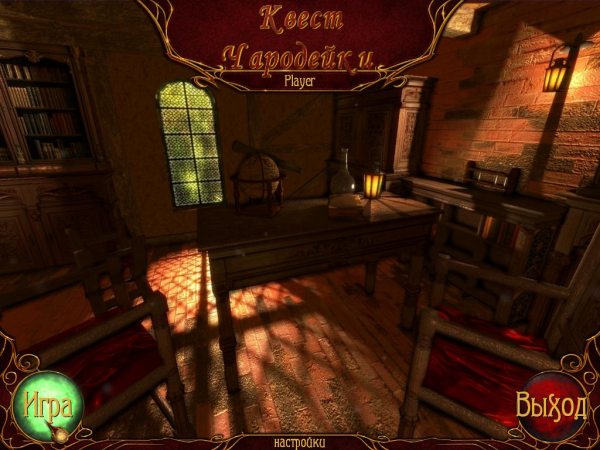Open the настройки settings menu
Image resolution: width=600 pixels, height=450 pixels.
pos(298,441)
